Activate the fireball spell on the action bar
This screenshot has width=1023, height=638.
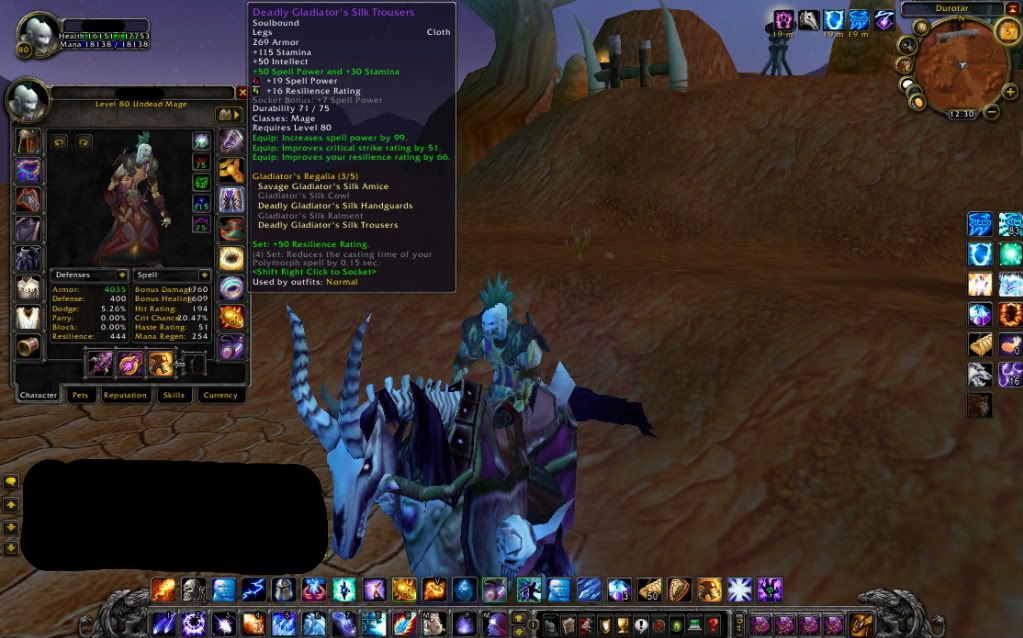tap(163, 590)
